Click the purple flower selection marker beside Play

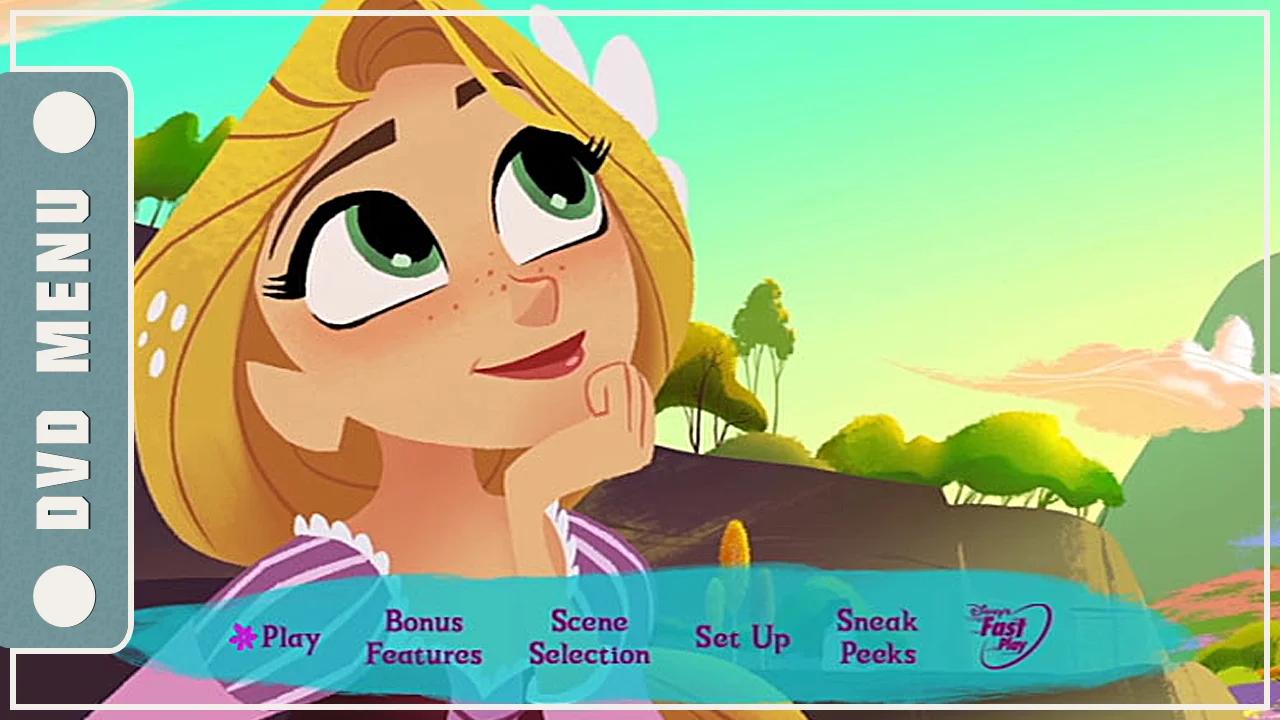[x=243, y=637]
